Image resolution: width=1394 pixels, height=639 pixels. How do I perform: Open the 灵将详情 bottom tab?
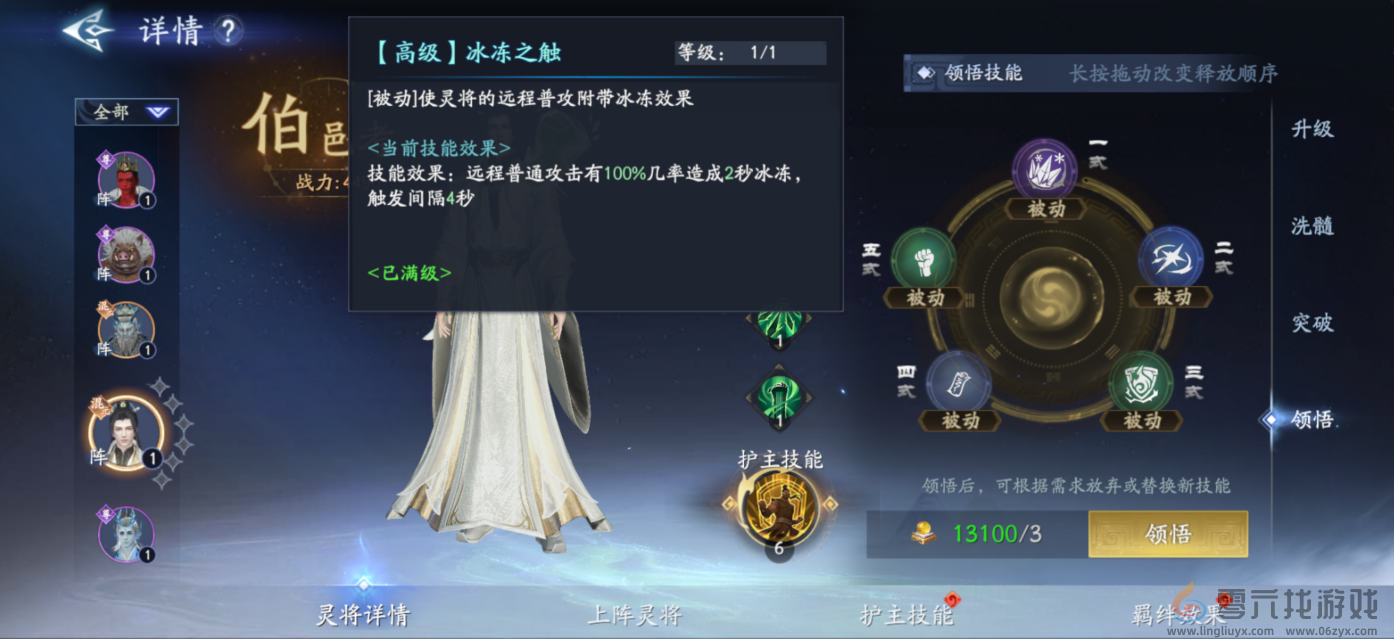[x=363, y=614]
